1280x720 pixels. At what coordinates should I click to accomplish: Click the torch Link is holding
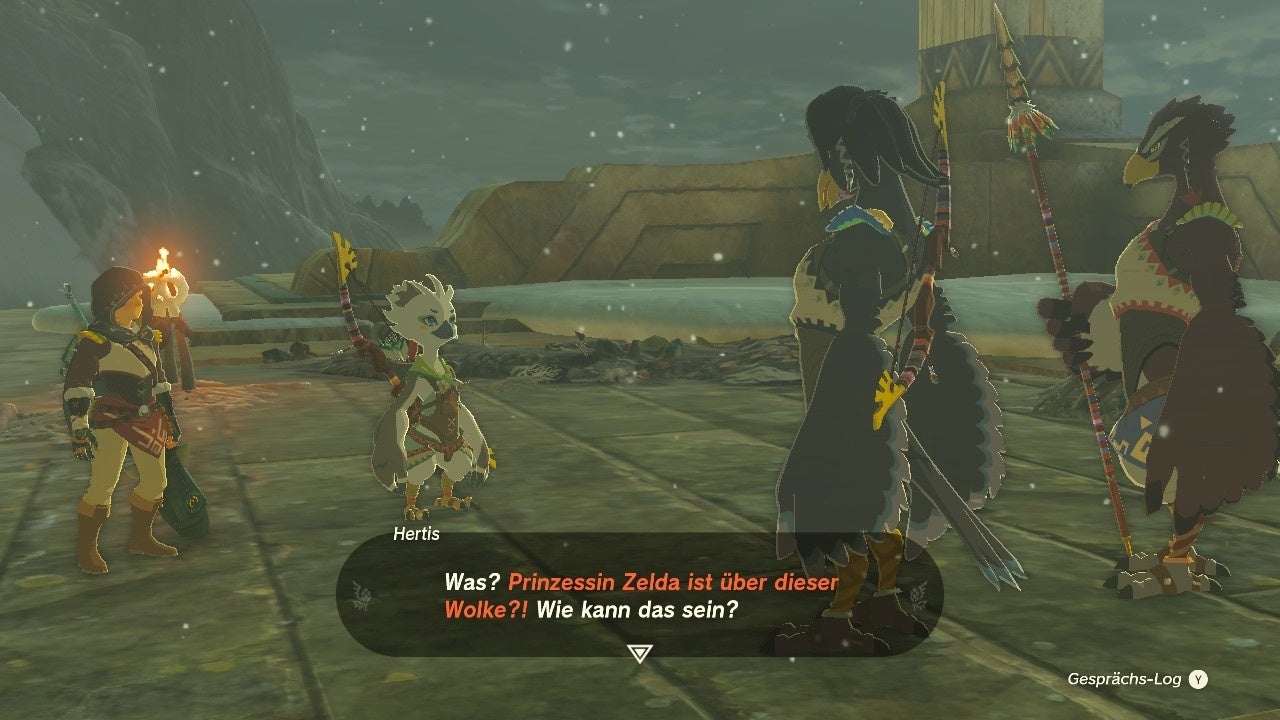[166, 270]
